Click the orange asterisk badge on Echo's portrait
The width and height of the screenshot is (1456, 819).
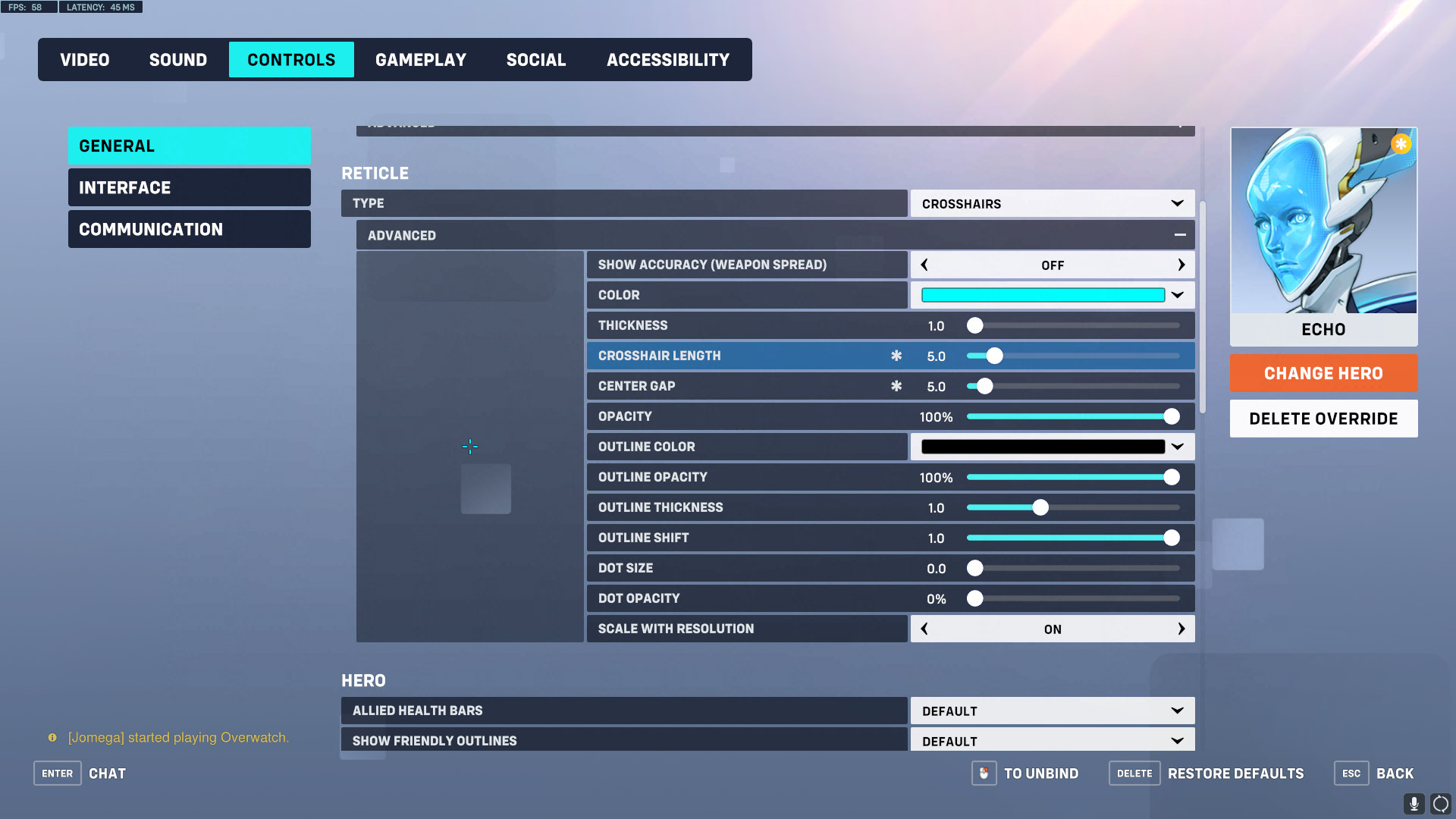[1401, 143]
